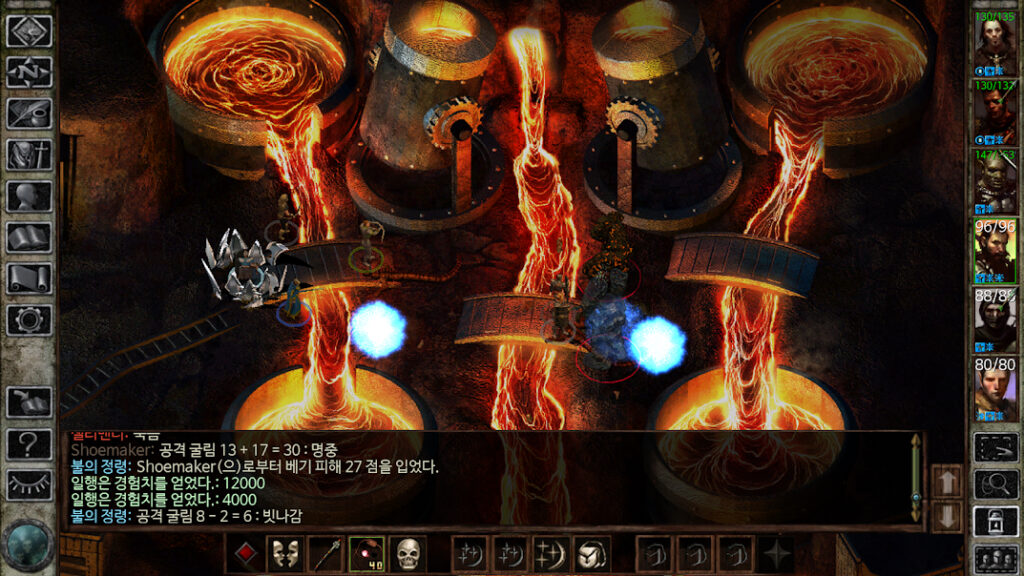The image size is (1024, 576).
Task: Open the priest scroll button
Action: point(29,279)
